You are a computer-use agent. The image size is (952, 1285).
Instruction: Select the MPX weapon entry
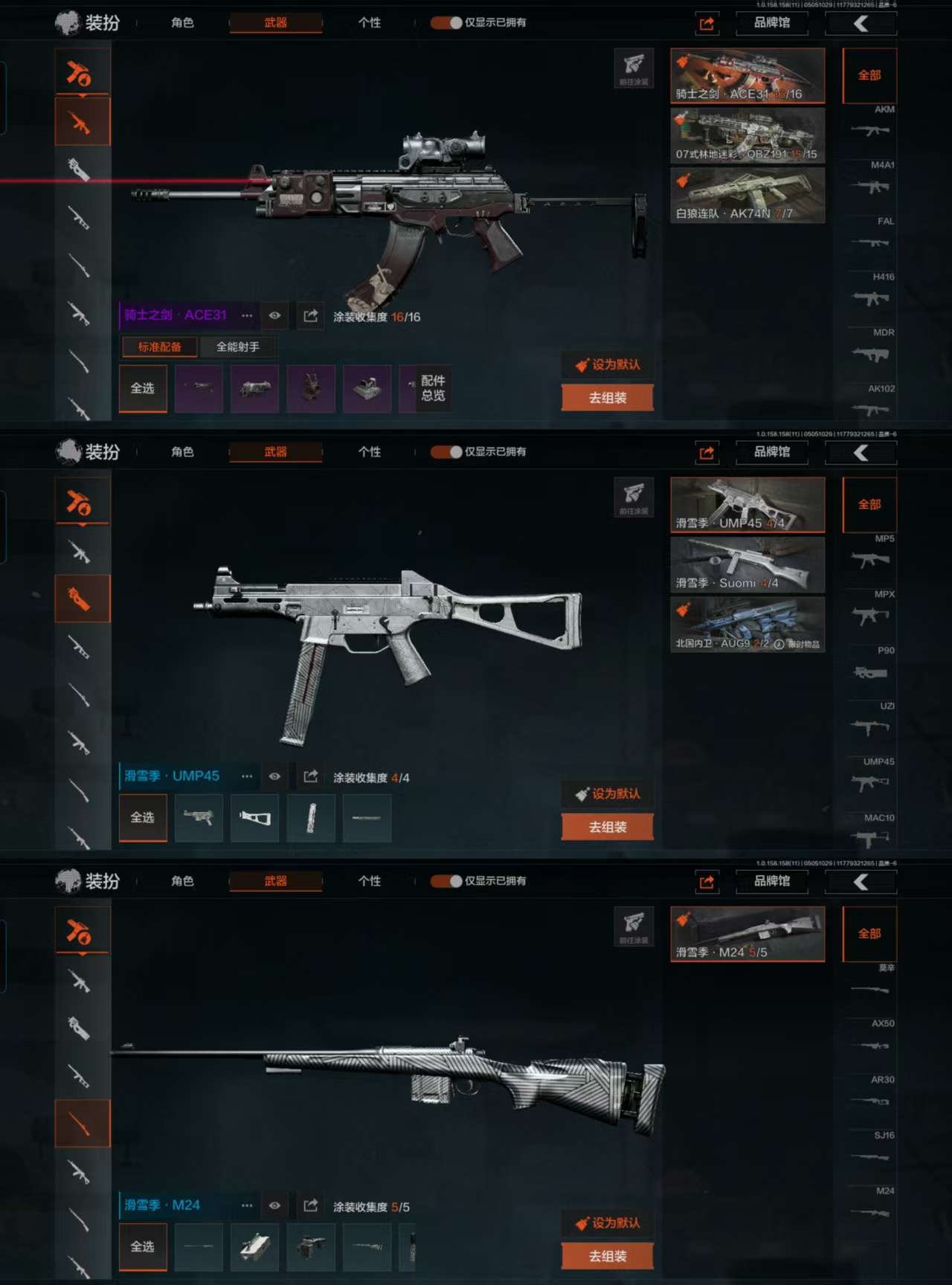coord(870,609)
